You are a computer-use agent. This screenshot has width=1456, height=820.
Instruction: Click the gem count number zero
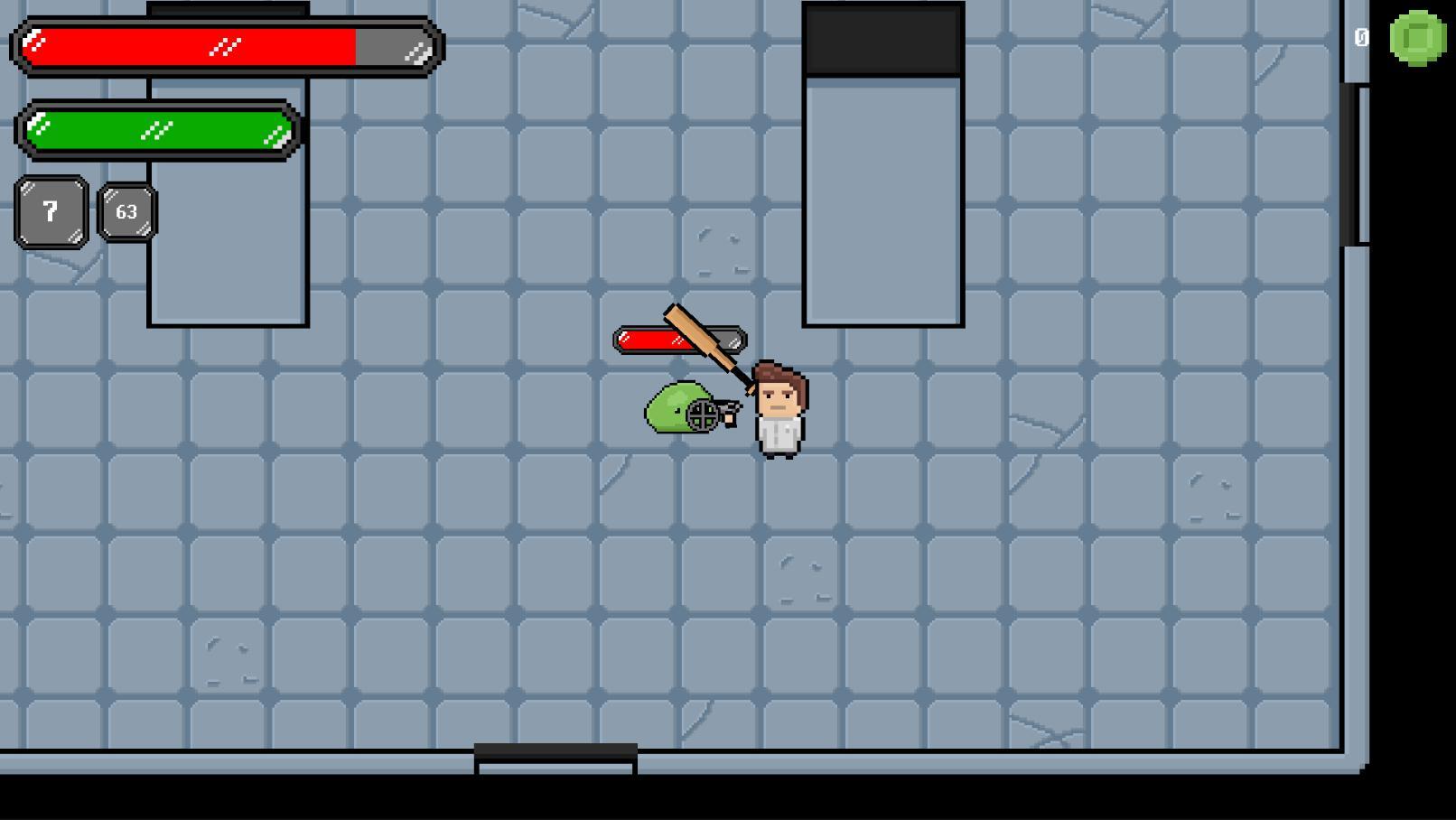[x=1362, y=37]
